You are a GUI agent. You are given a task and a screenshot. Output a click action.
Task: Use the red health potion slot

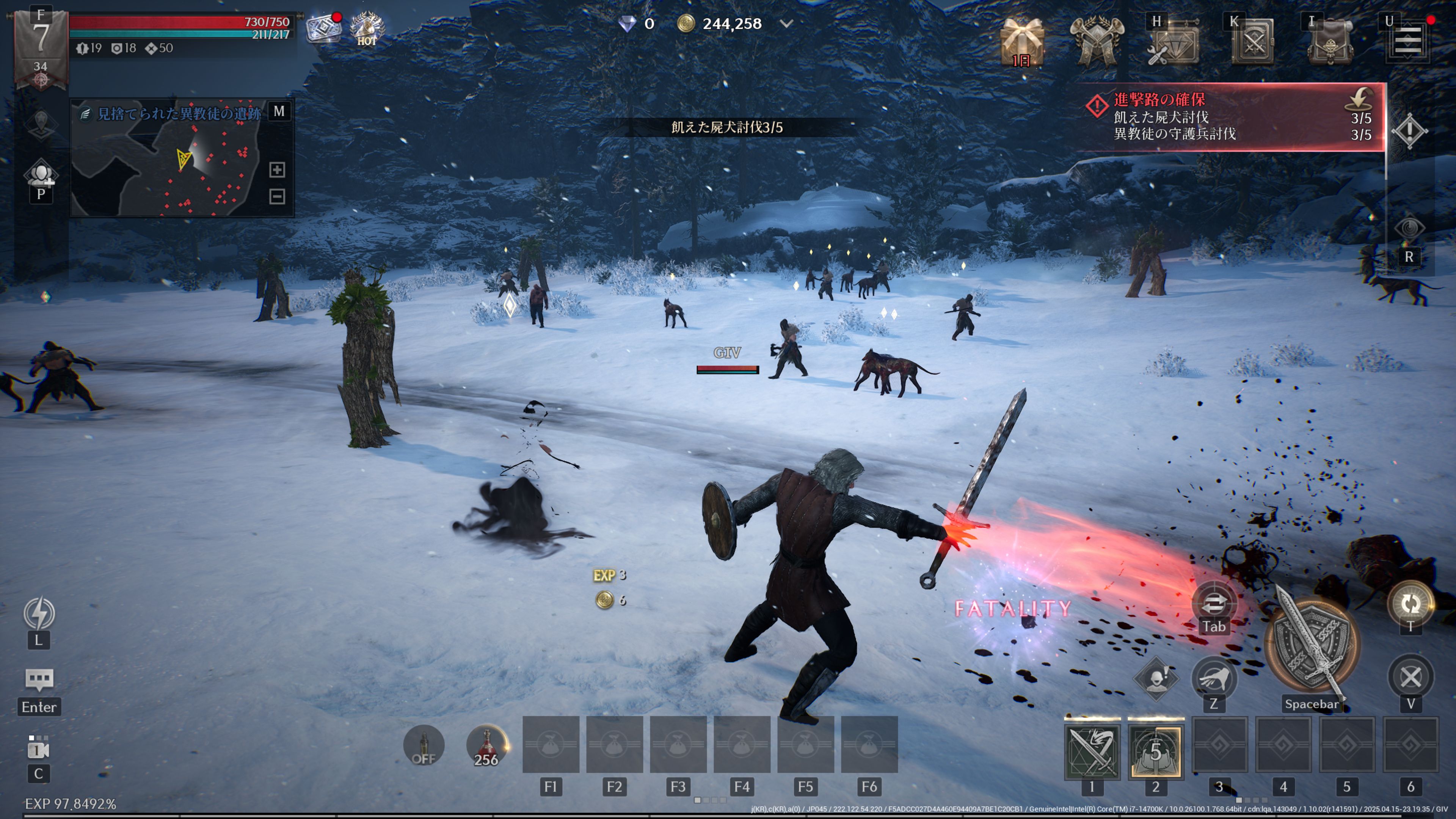(486, 745)
